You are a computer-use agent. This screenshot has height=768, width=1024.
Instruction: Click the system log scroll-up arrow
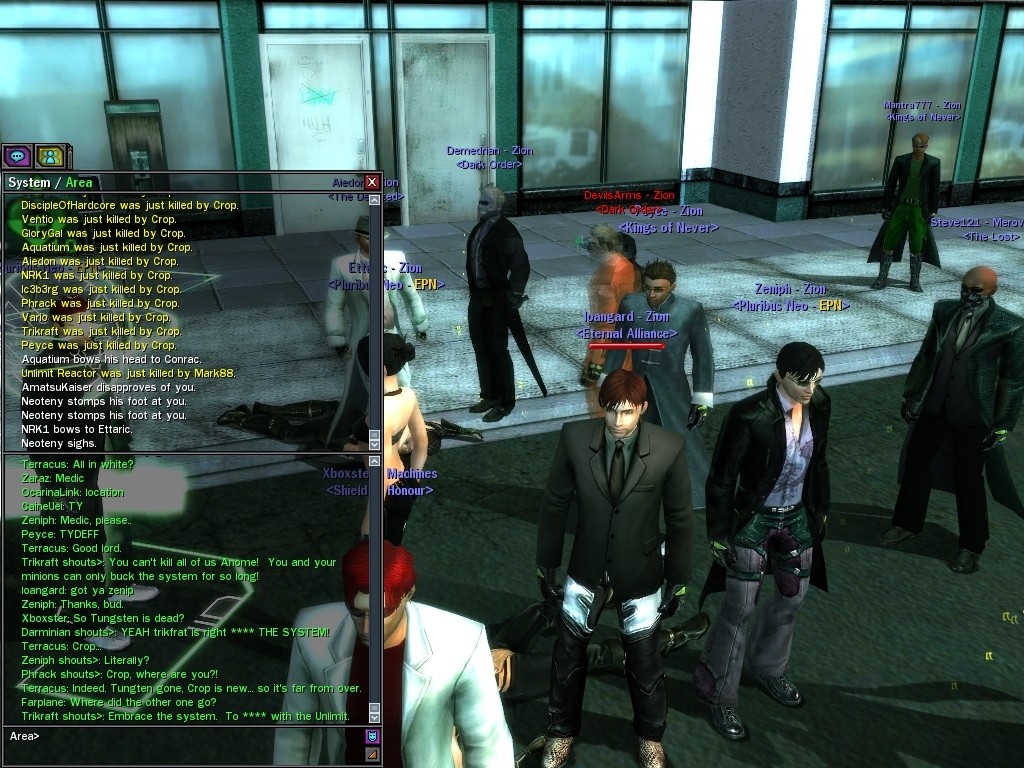pos(375,199)
